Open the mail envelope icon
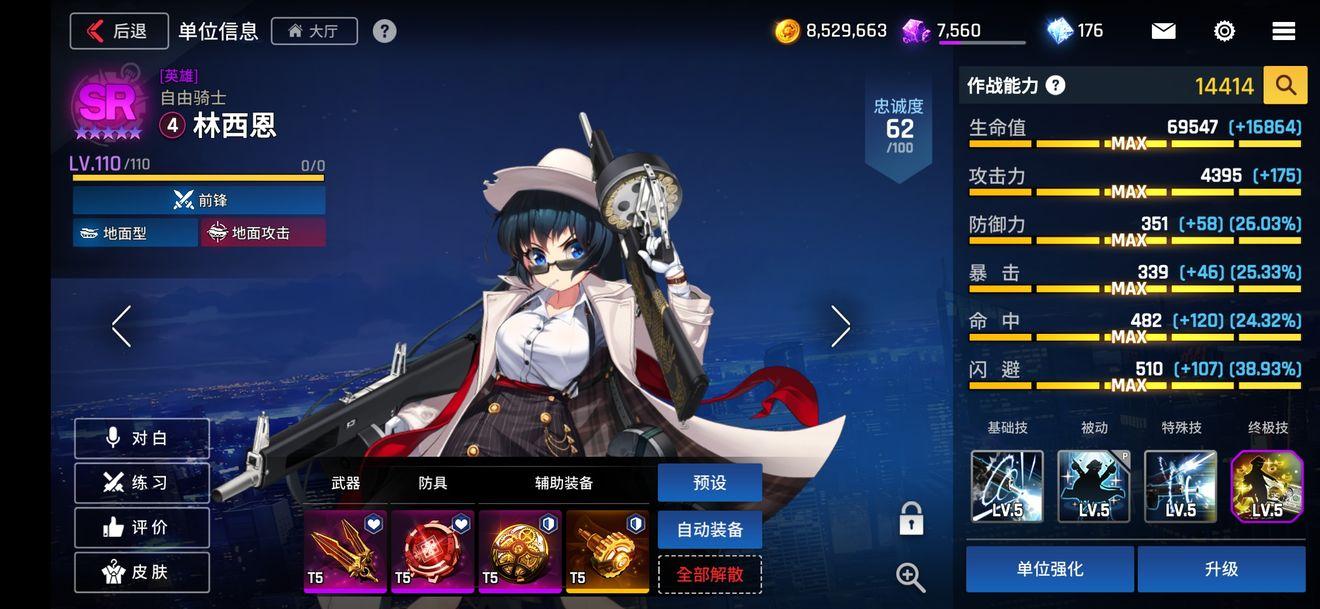This screenshot has width=1320, height=609. pos(1163,31)
